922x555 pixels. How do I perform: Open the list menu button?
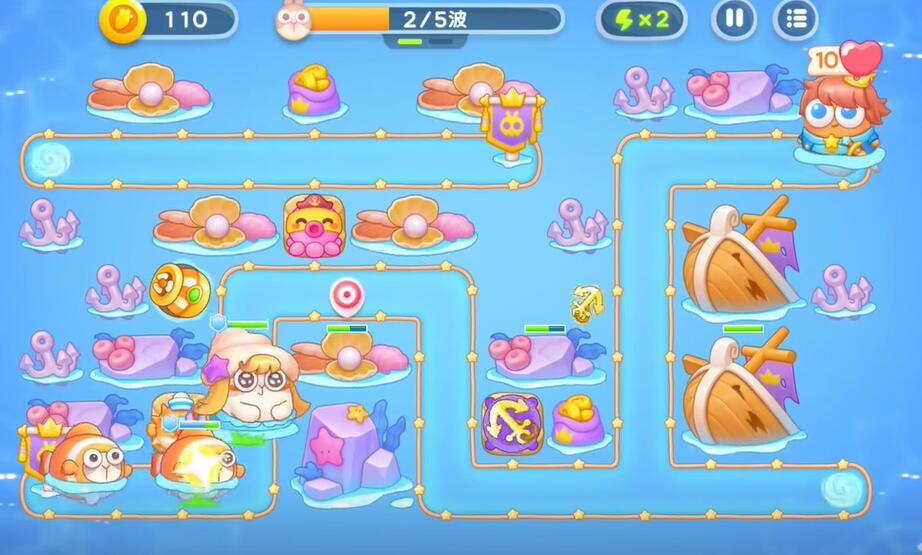tap(796, 19)
